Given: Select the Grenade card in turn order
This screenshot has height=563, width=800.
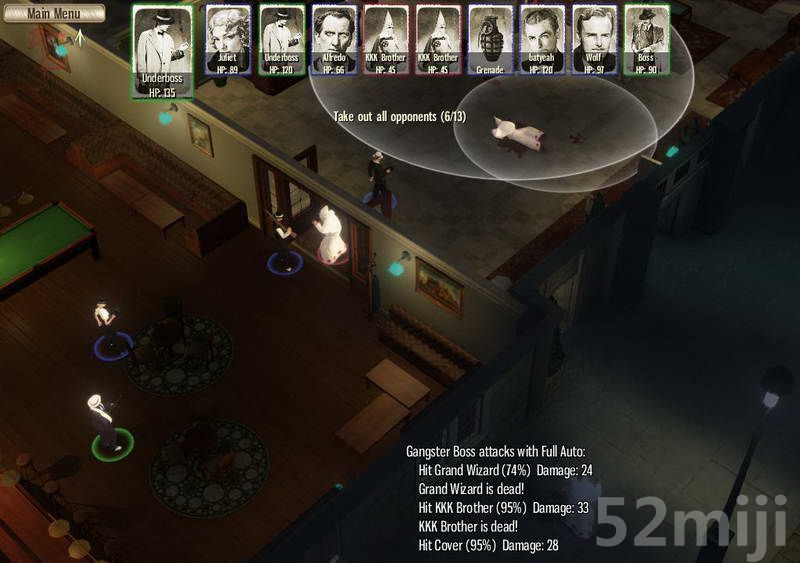Looking at the screenshot, I should (490, 38).
